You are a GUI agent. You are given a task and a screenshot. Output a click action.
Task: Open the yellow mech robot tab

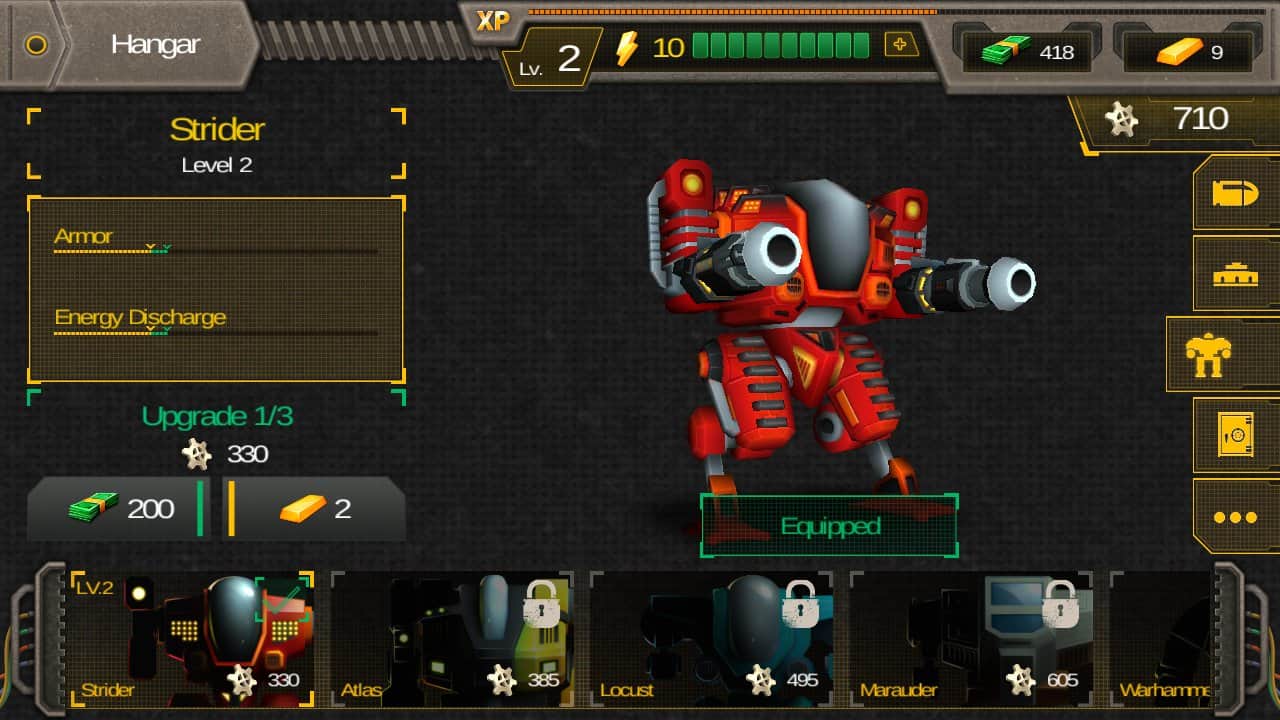(1222, 354)
